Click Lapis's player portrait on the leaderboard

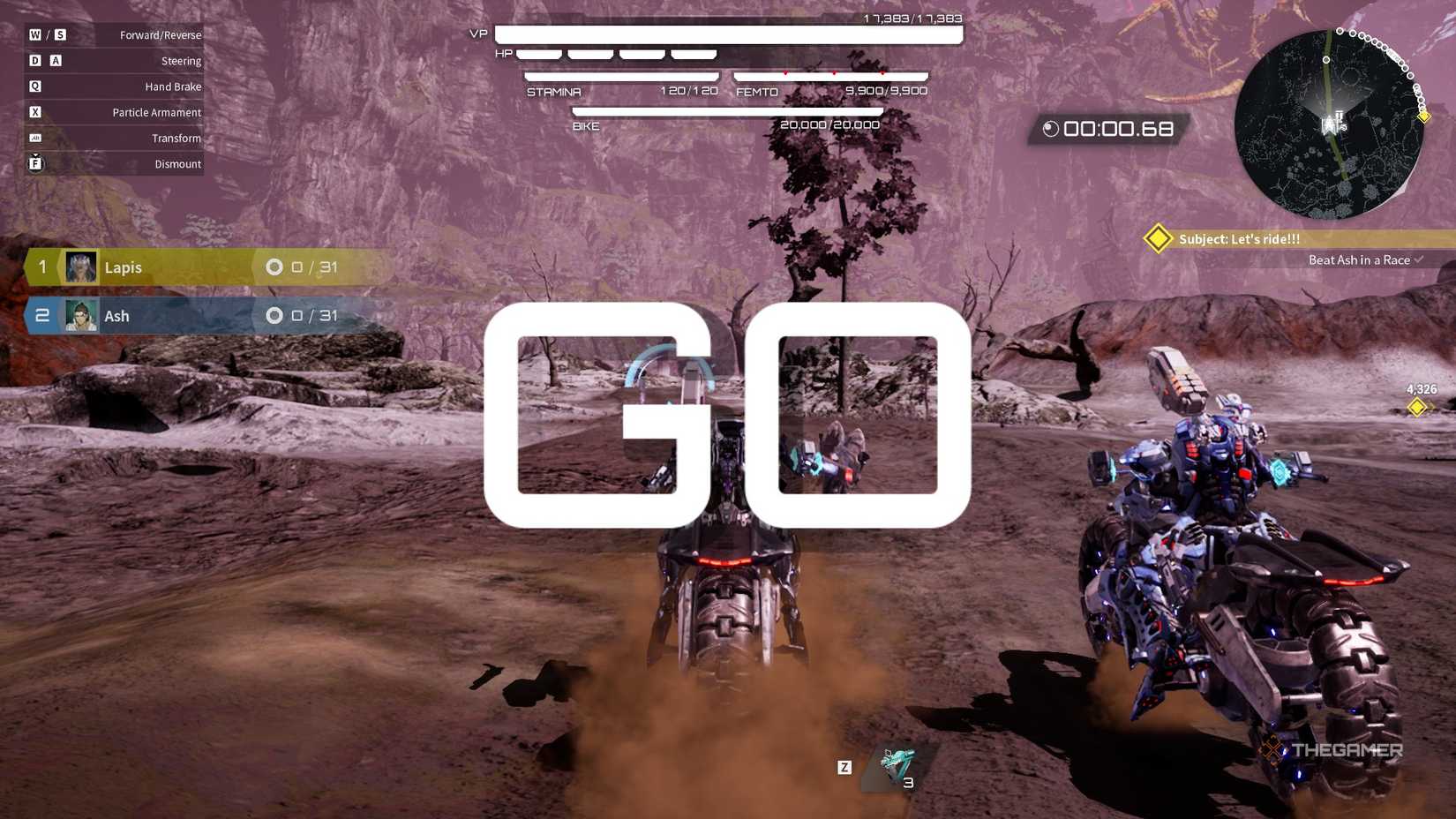(79, 267)
